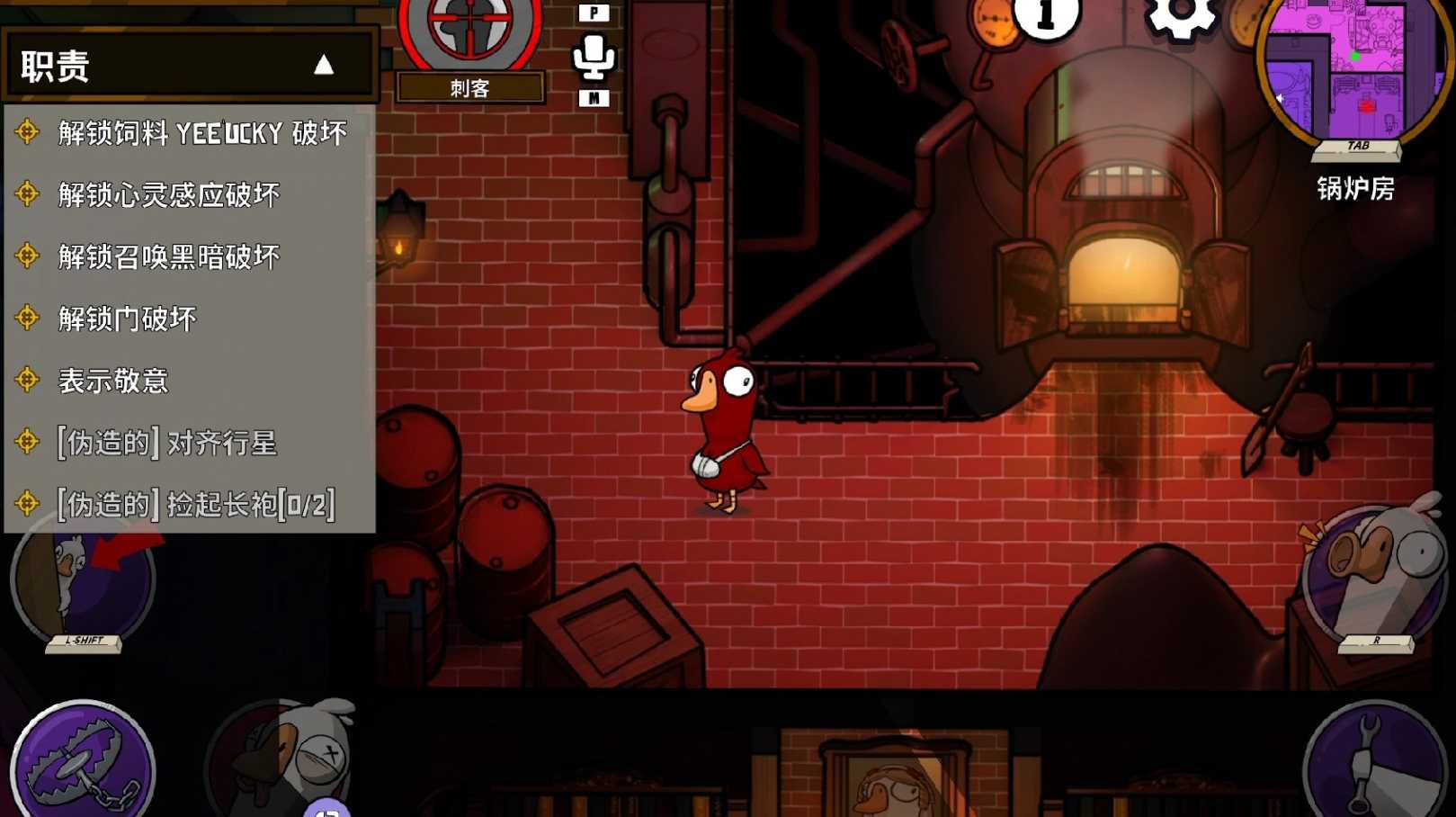This screenshot has height=817, width=1456.
Task: Open settings with the gear icon
Action: tap(1180, 16)
